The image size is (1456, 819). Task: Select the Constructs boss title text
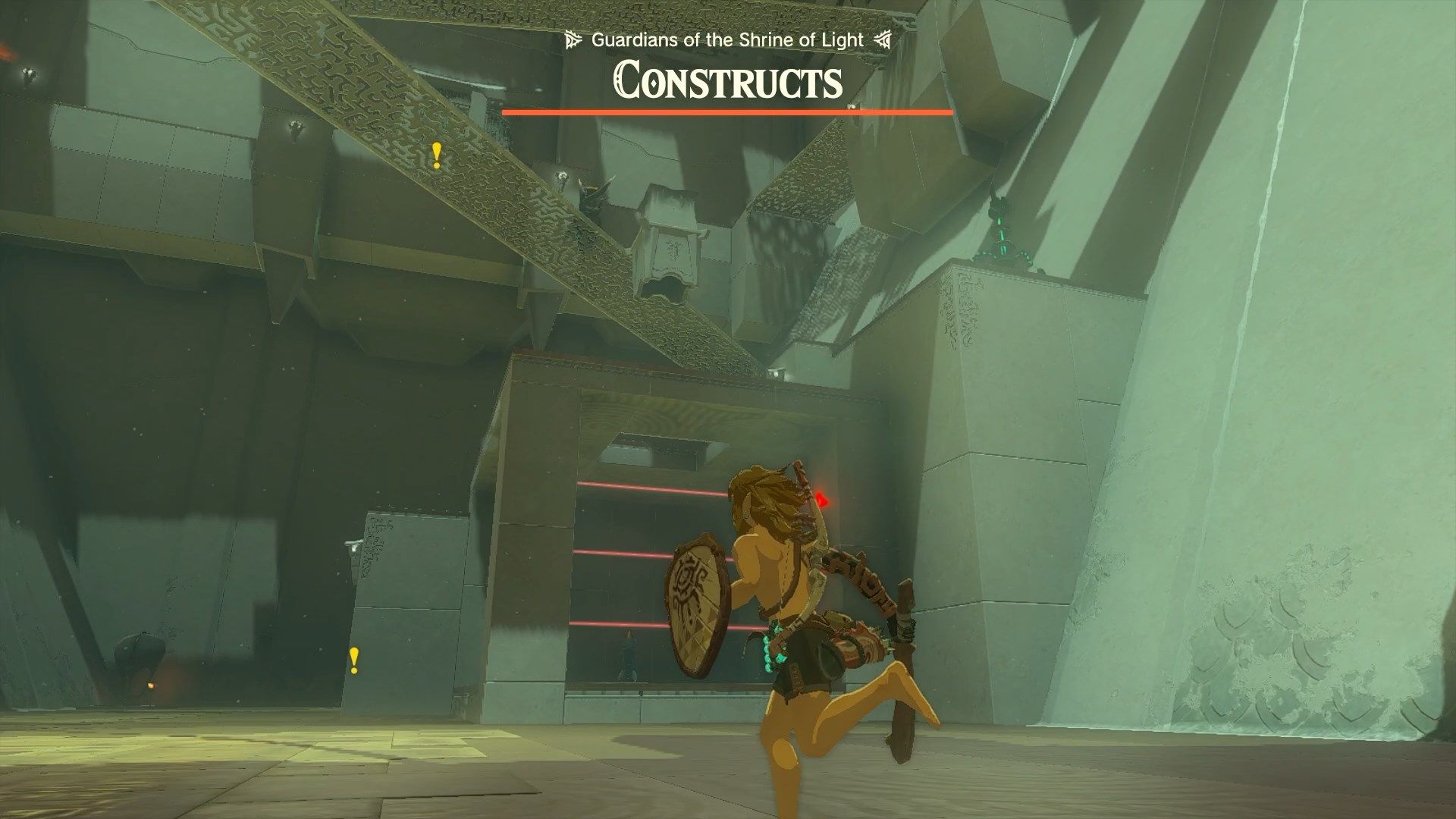(727, 82)
